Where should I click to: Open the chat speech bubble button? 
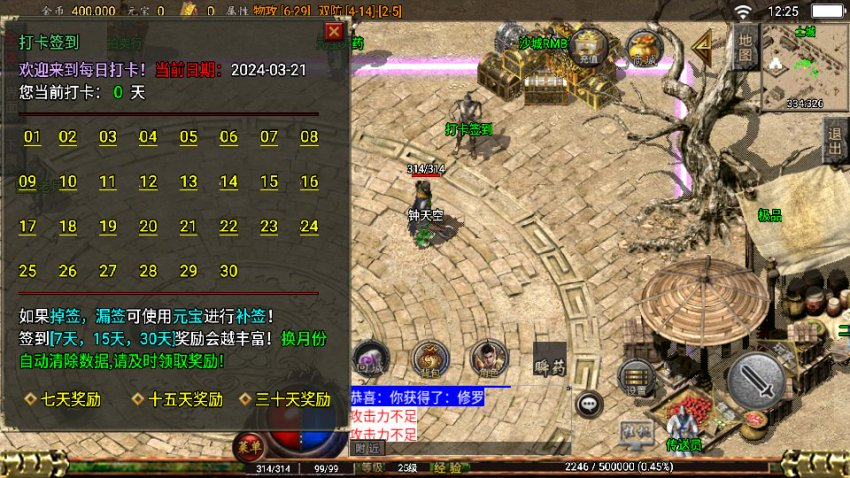[x=591, y=403]
